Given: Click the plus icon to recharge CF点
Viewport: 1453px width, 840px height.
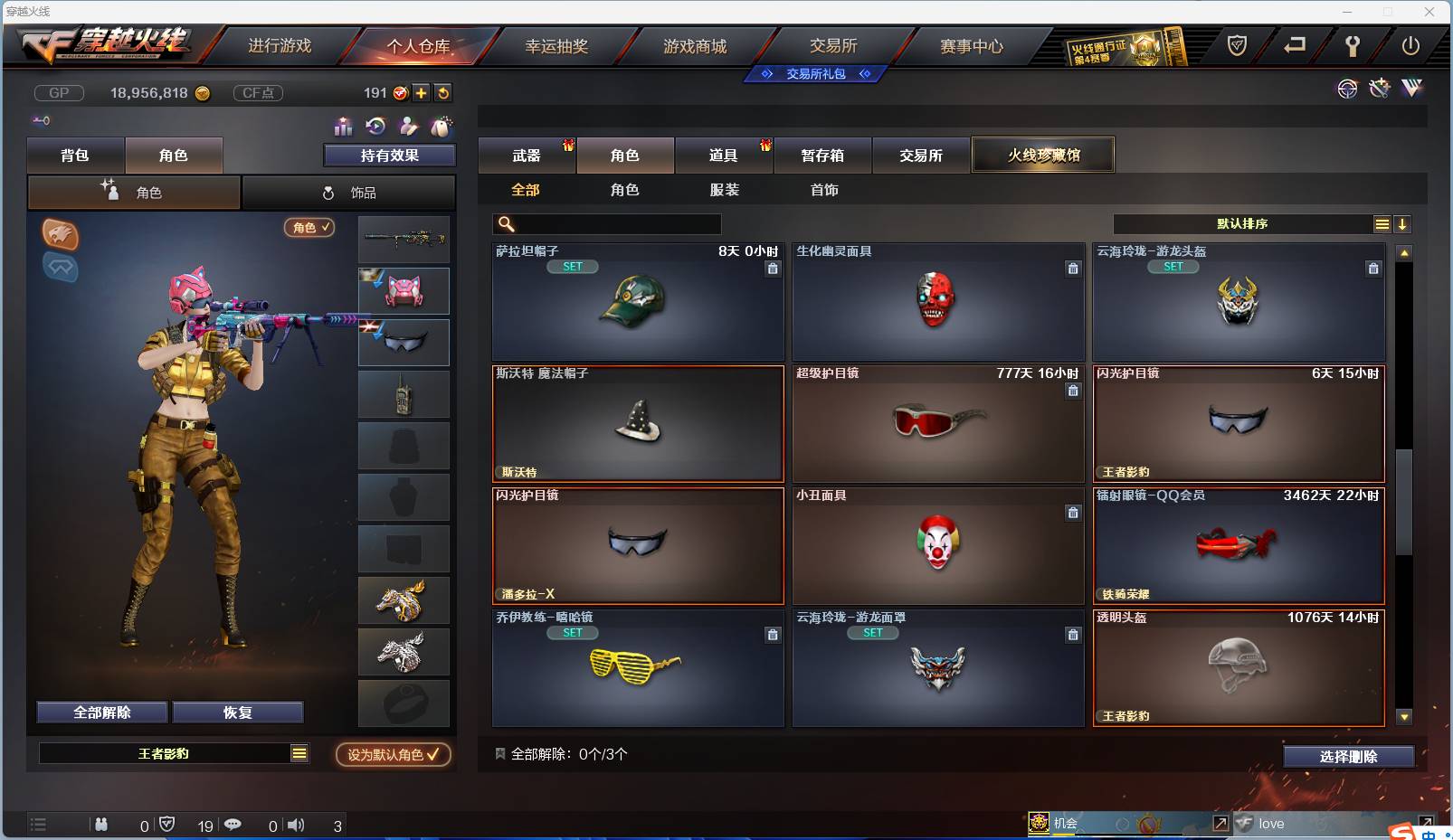Looking at the screenshot, I should point(422,92).
